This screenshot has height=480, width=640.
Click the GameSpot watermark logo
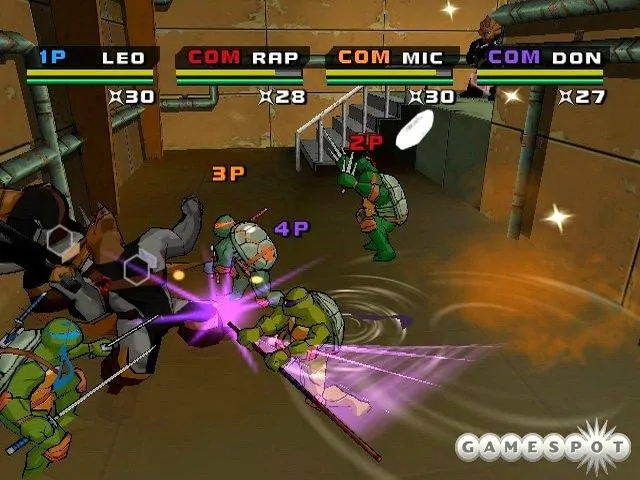[x=542, y=445]
